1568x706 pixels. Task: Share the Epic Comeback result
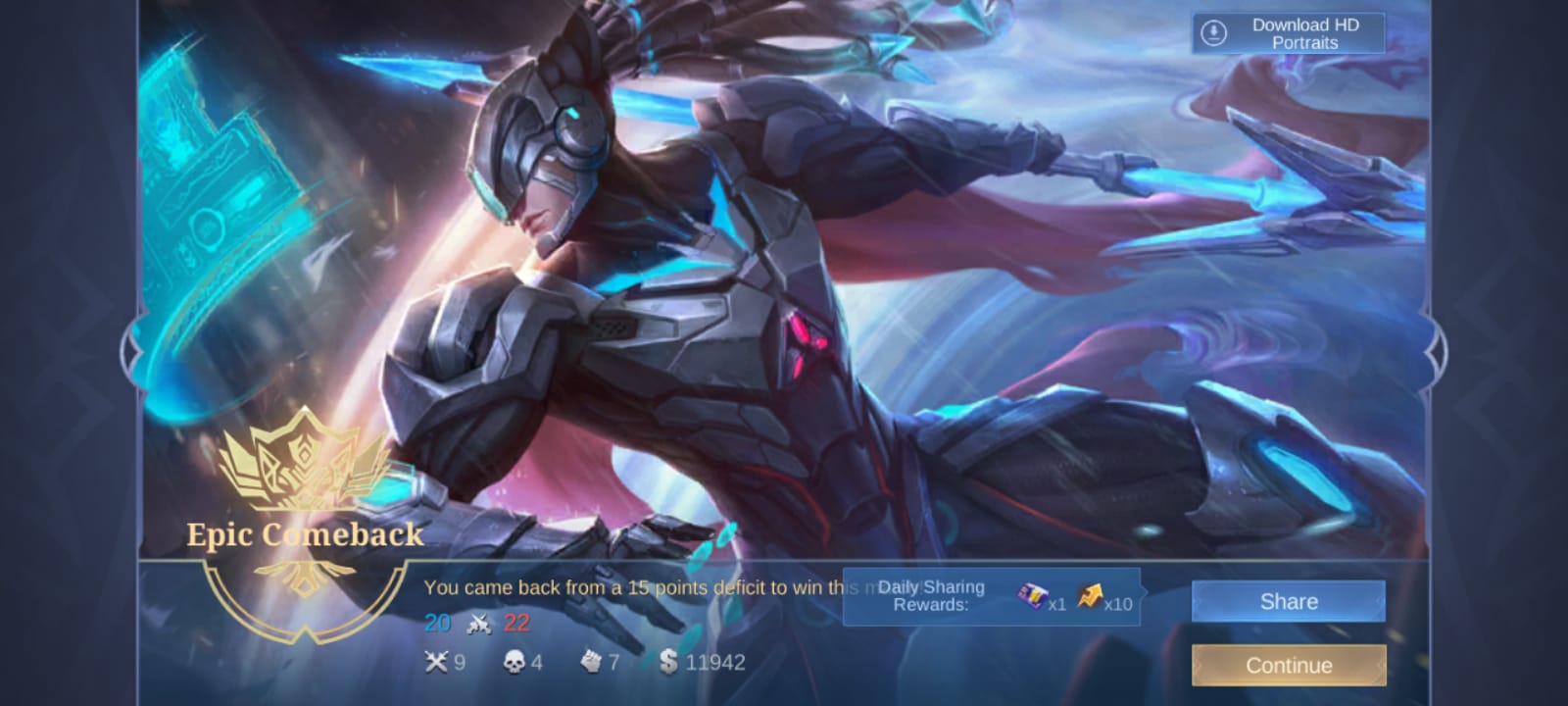click(x=1288, y=601)
